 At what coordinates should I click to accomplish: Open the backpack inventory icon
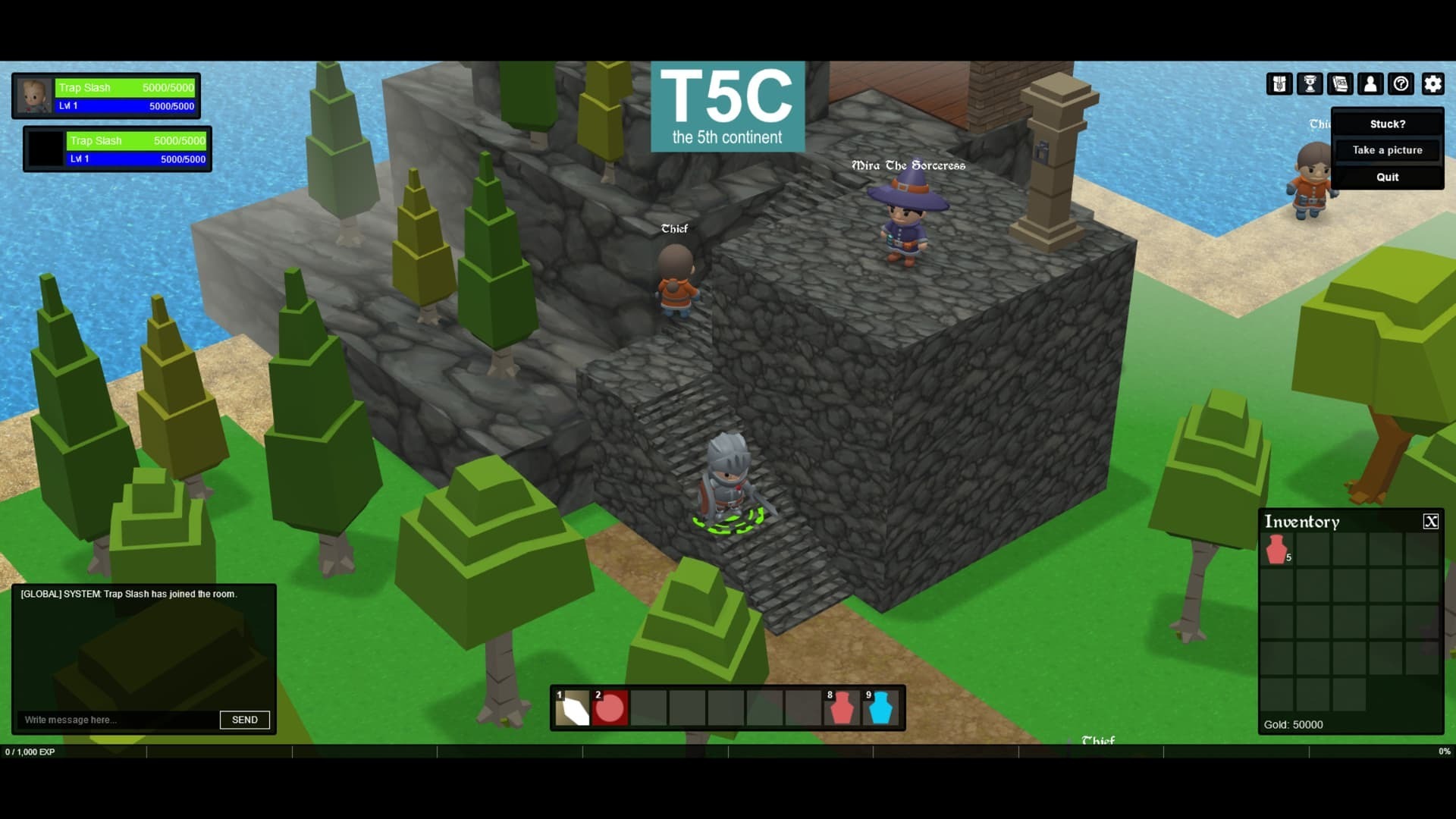[x=1279, y=84]
